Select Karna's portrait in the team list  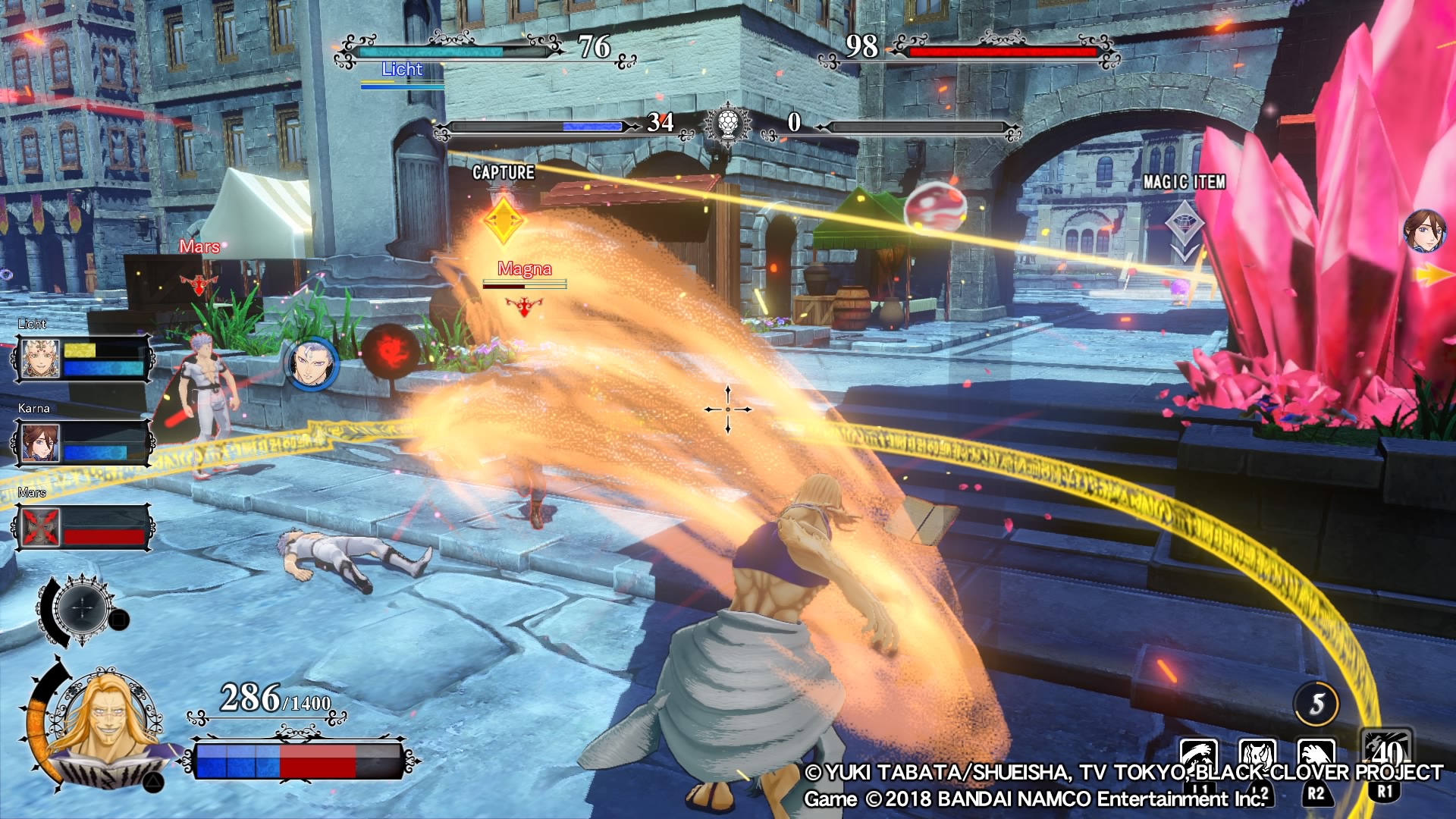click(39, 443)
